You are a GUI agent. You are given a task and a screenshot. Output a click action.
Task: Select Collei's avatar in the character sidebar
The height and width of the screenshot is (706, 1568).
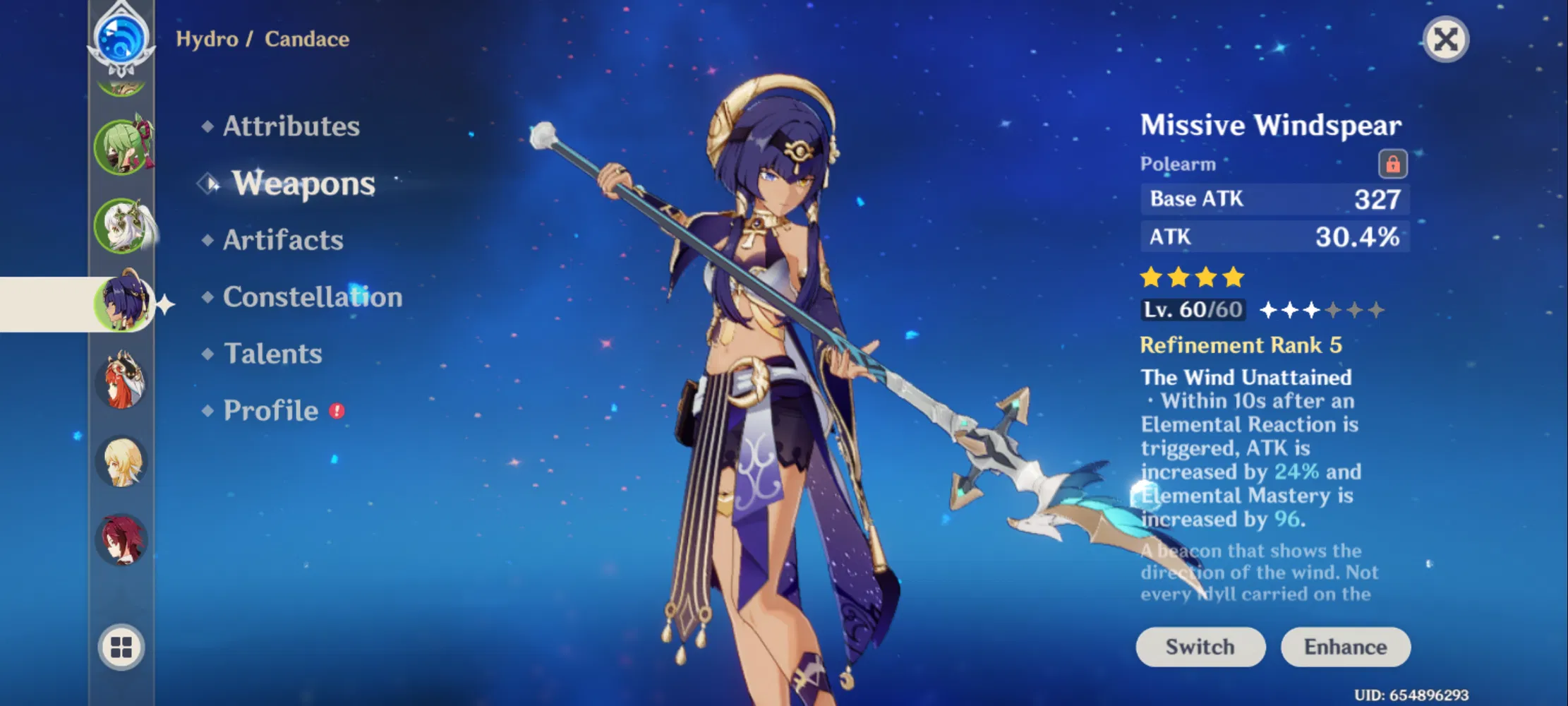121,147
